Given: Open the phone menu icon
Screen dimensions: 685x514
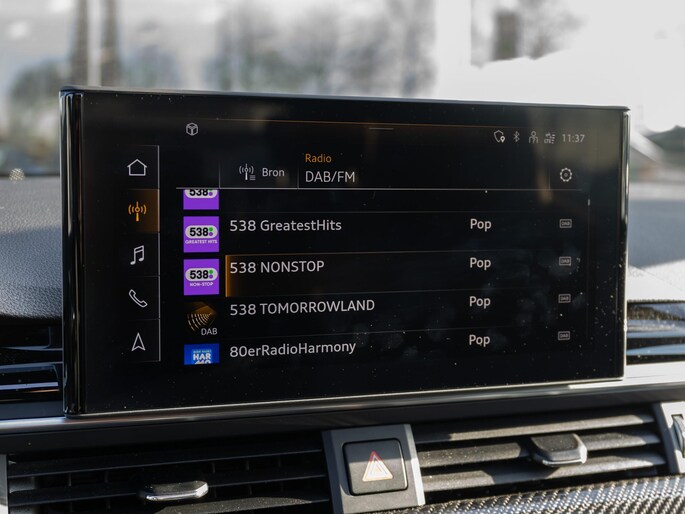Looking at the screenshot, I should [x=137, y=298].
